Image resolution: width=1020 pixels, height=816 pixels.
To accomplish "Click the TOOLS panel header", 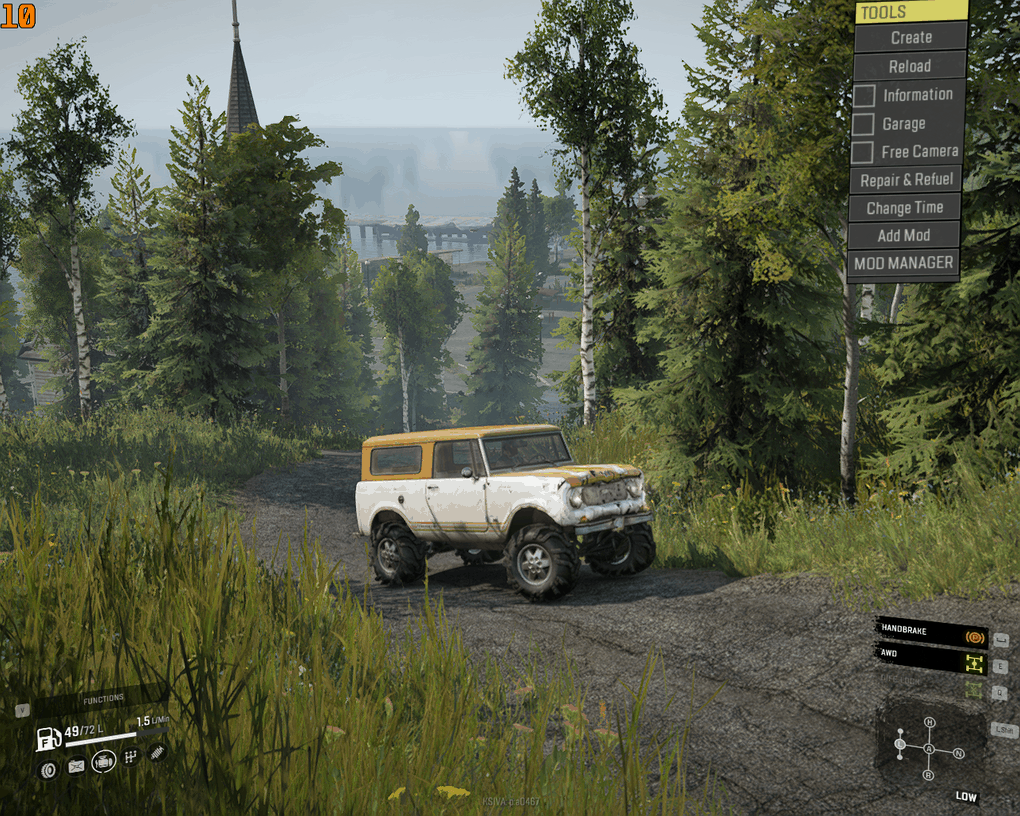I will pos(911,12).
